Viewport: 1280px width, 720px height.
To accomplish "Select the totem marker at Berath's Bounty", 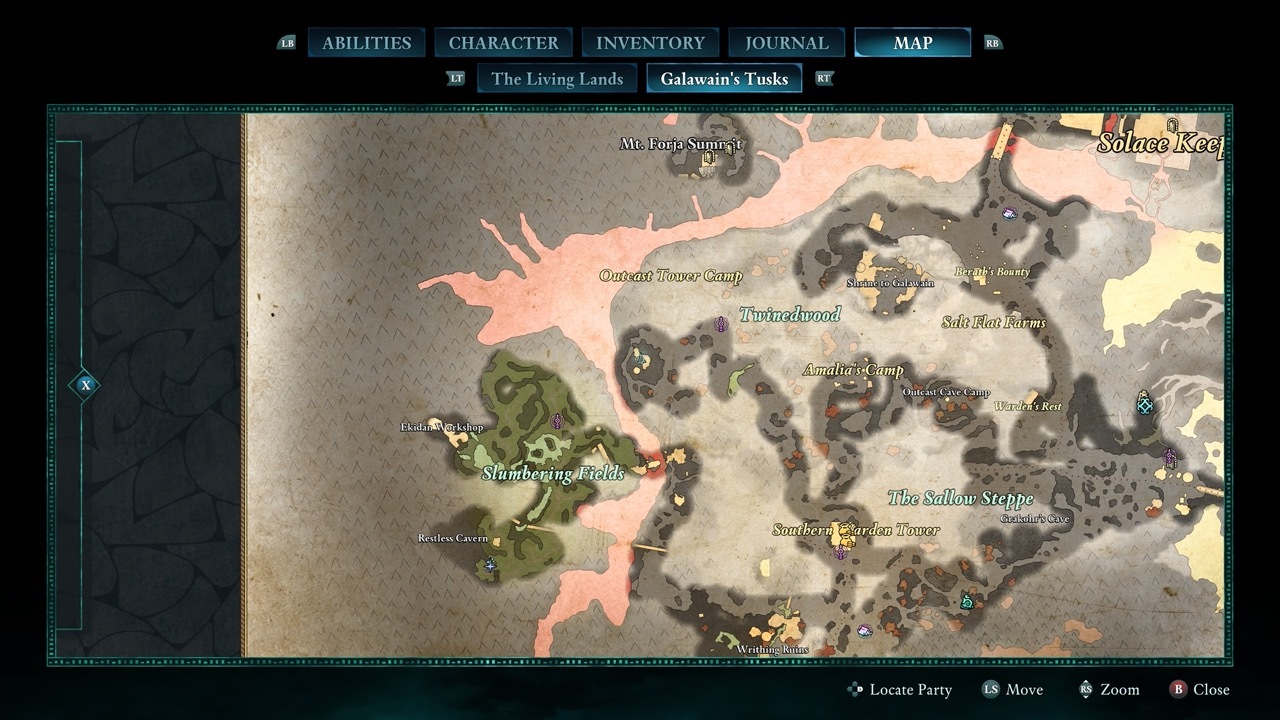I will [x=1009, y=214].
